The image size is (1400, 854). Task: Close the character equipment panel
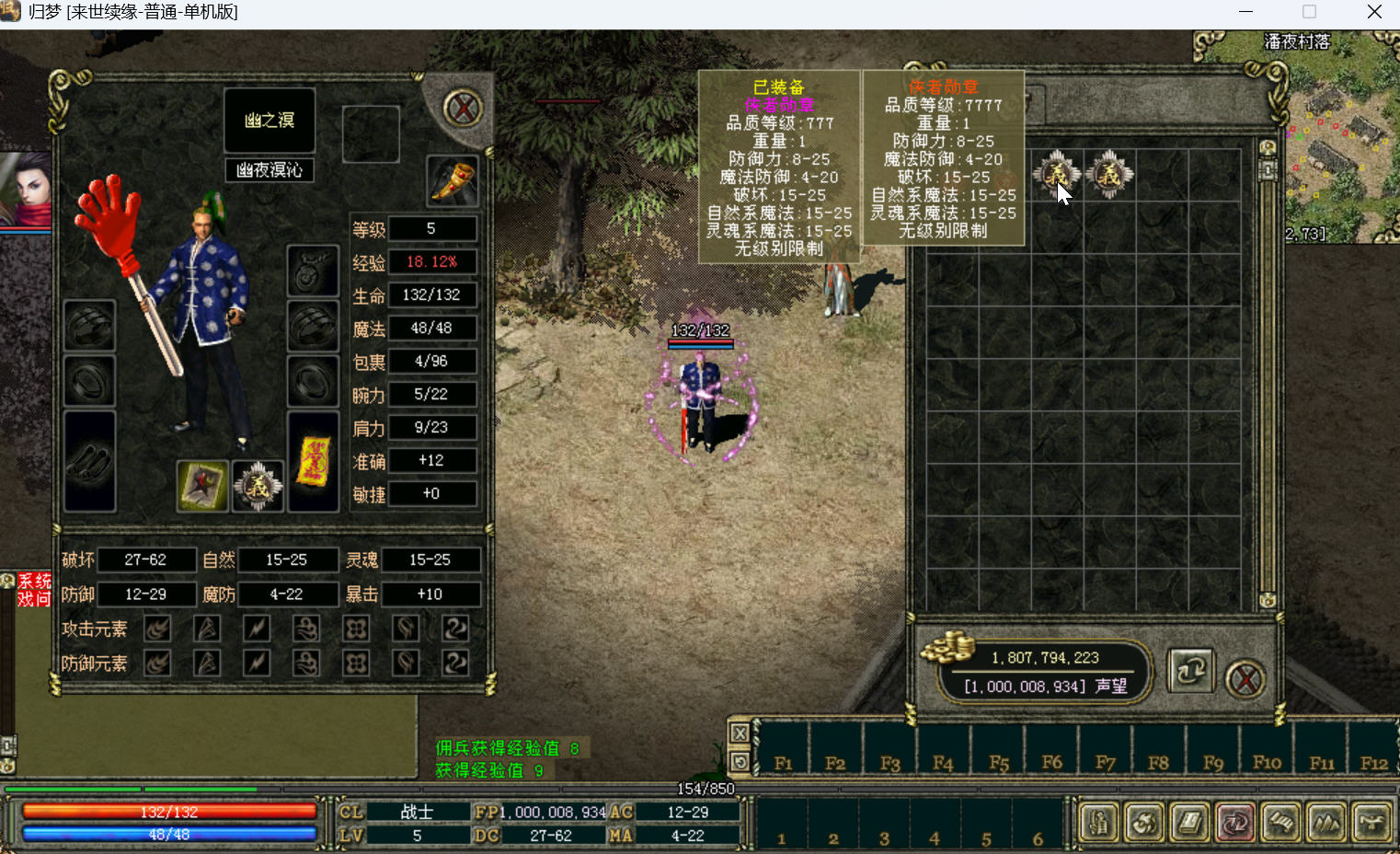[463, 109]
